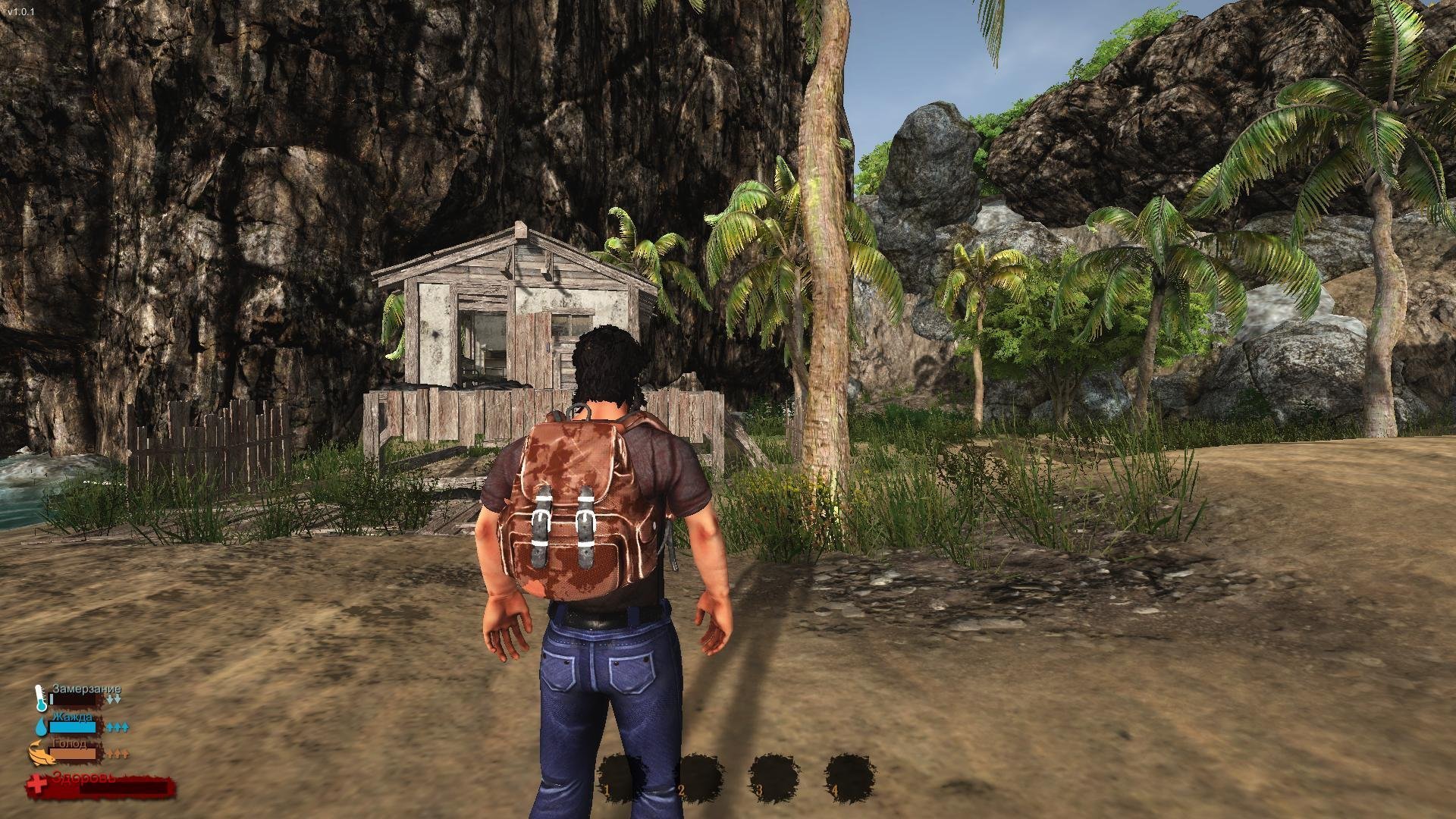Choose the quick slot labeled 2
Screen dimensions: 1456x819
(698, 778)
